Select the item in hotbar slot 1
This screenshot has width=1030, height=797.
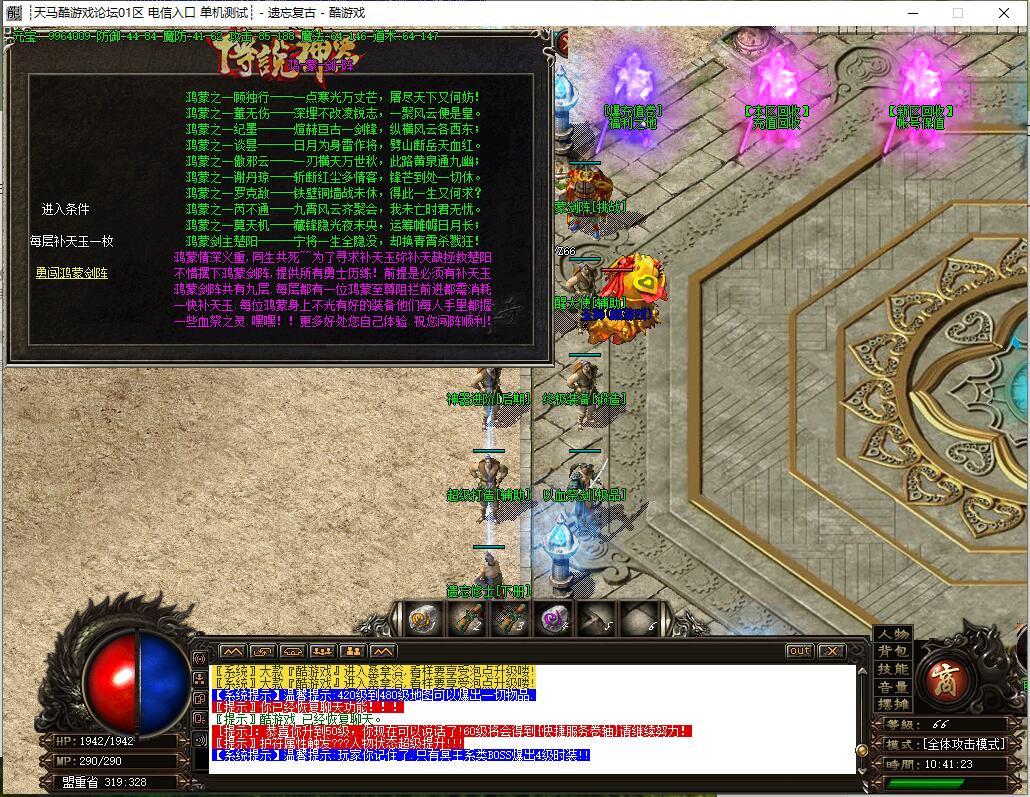click(x=423, y=620)
